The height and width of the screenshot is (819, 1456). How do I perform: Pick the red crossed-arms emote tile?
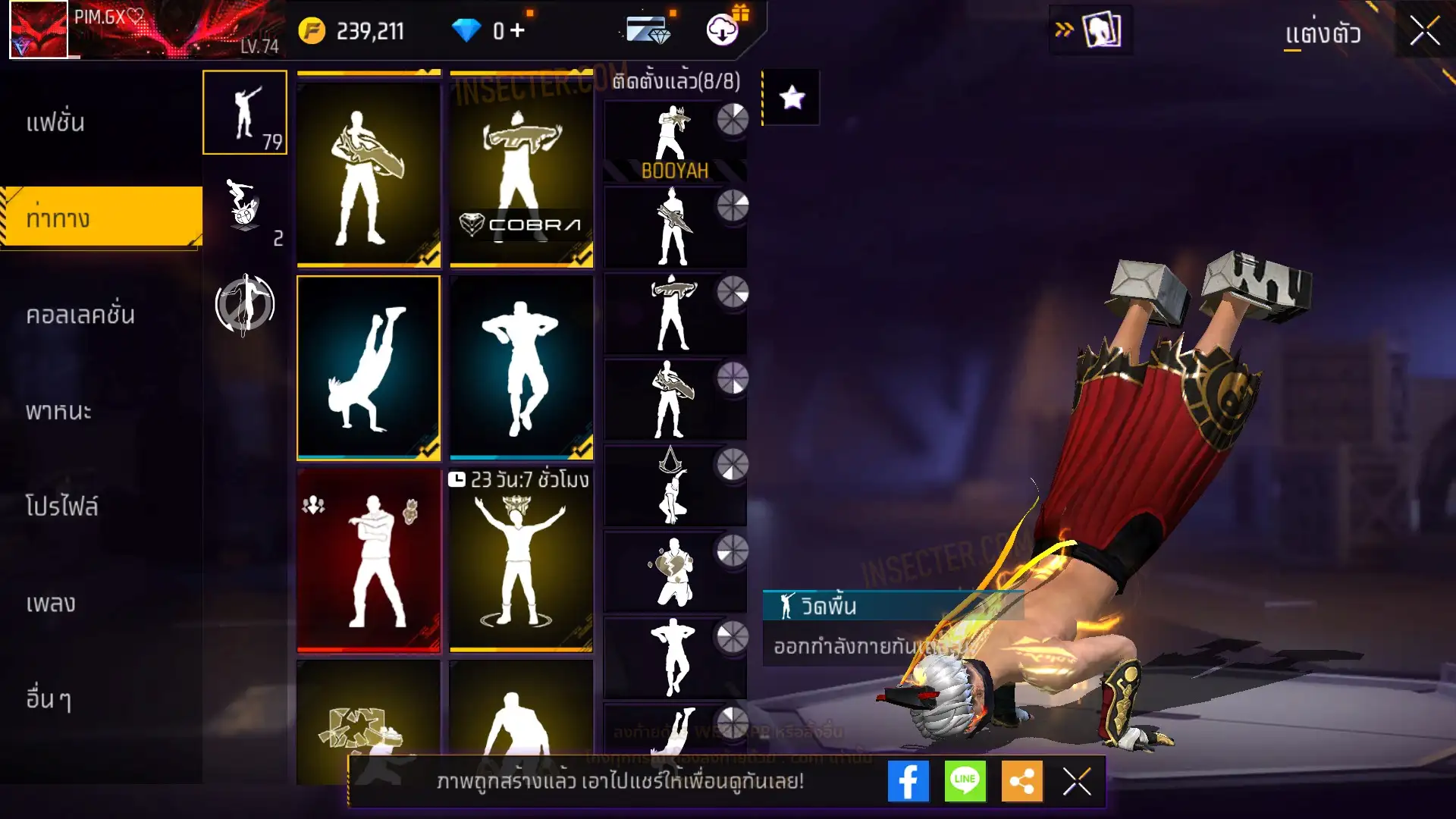point(369,560)
